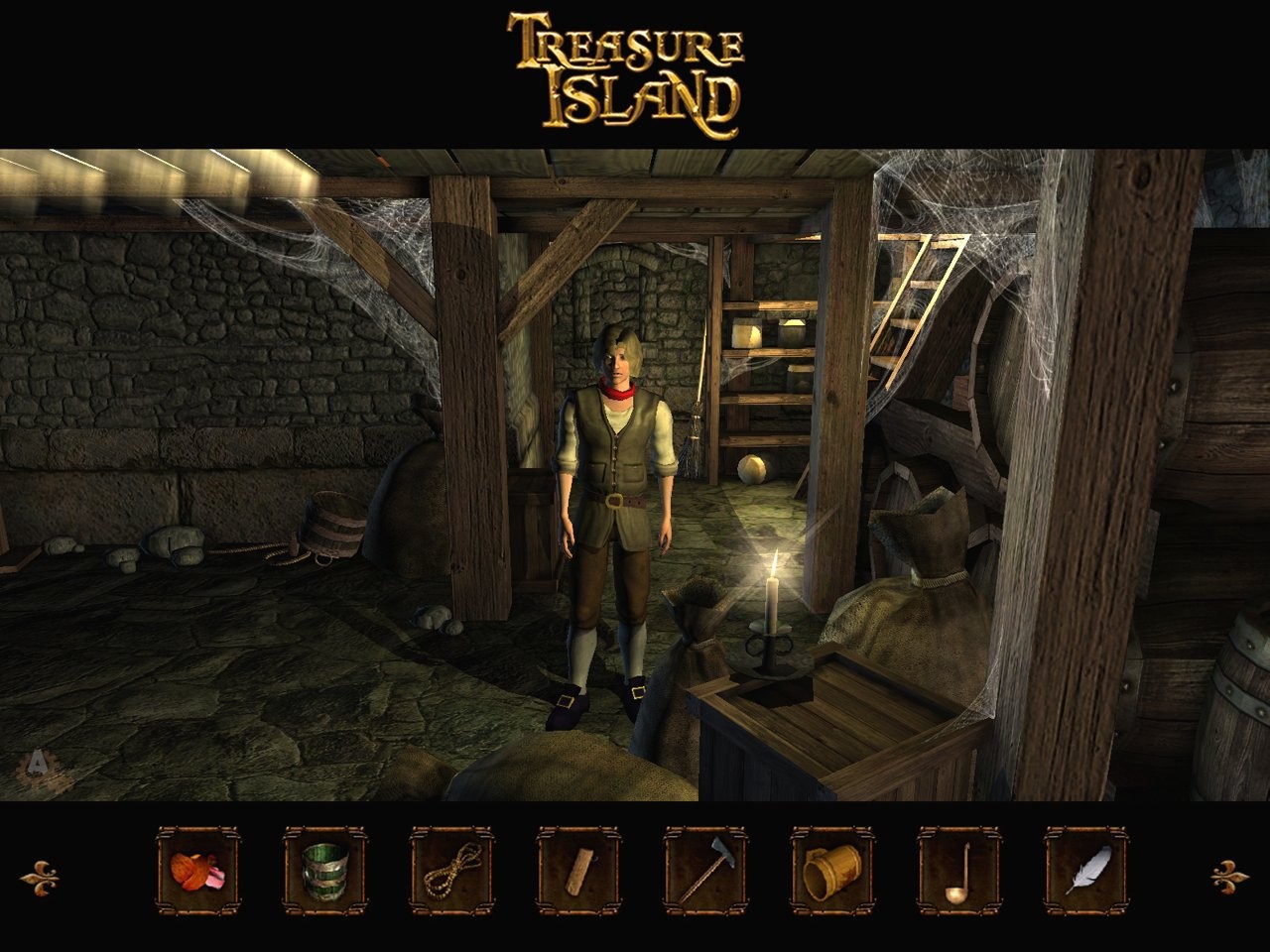
Task: Choose the wooden plank item
Action: click(x=578, y=871)
